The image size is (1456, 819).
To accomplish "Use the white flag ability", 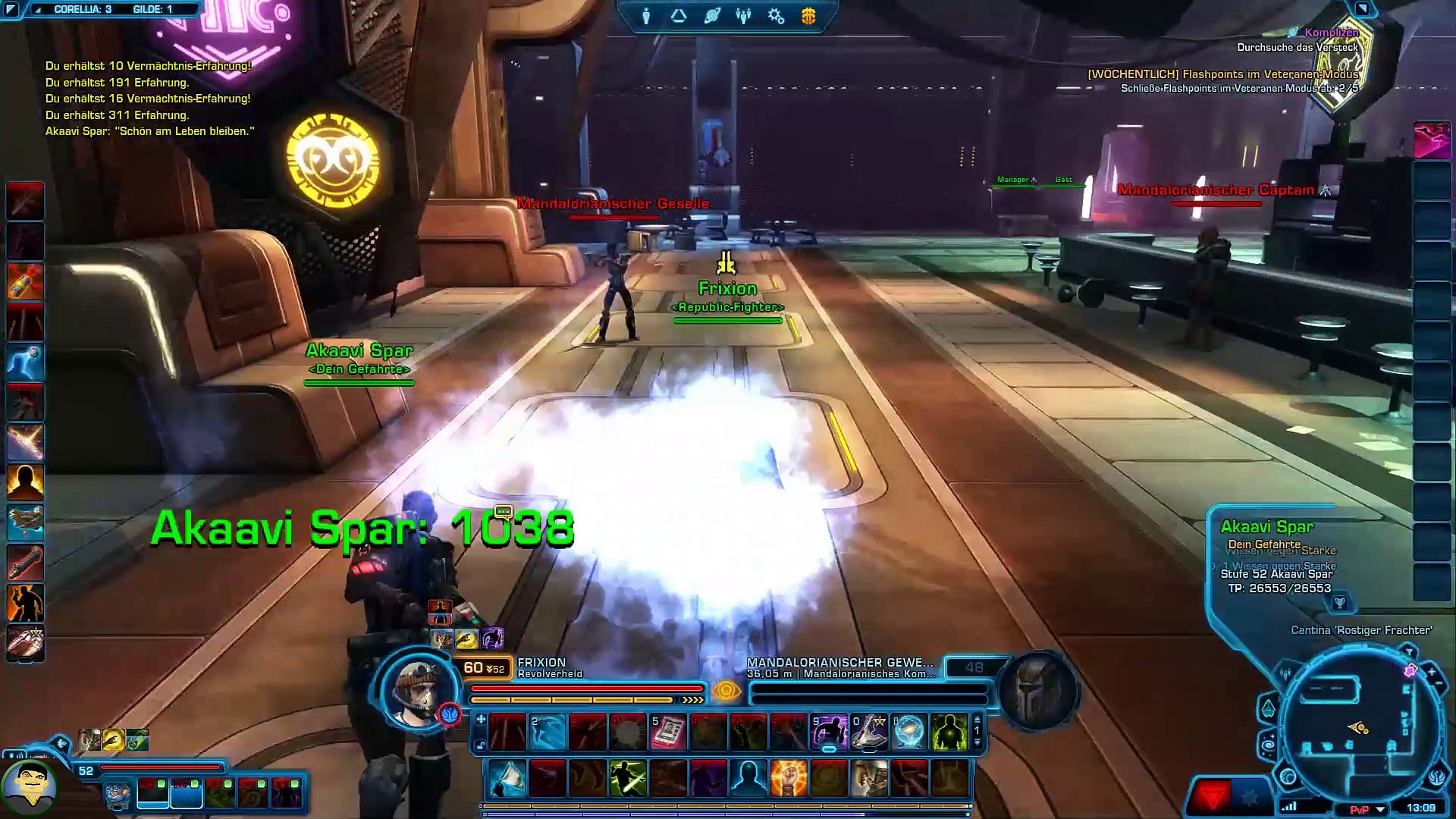I will 507,779.
